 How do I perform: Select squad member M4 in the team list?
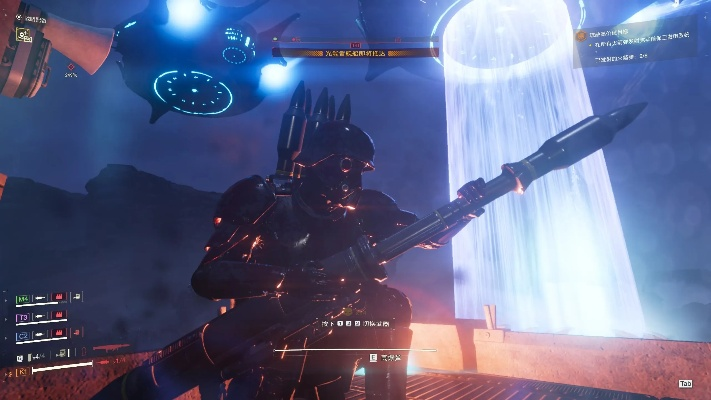(x=23, y=297)
